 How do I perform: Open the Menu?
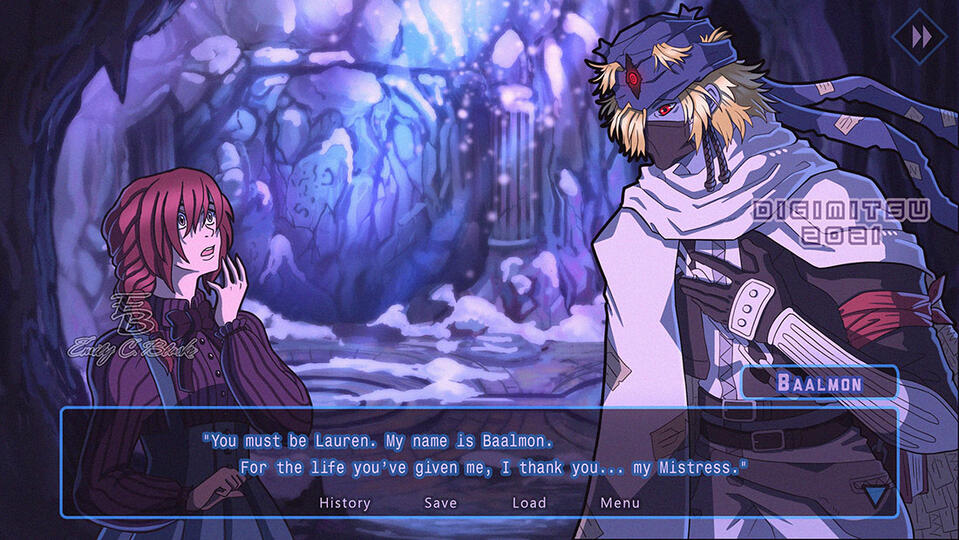click(x=620, y=503)
